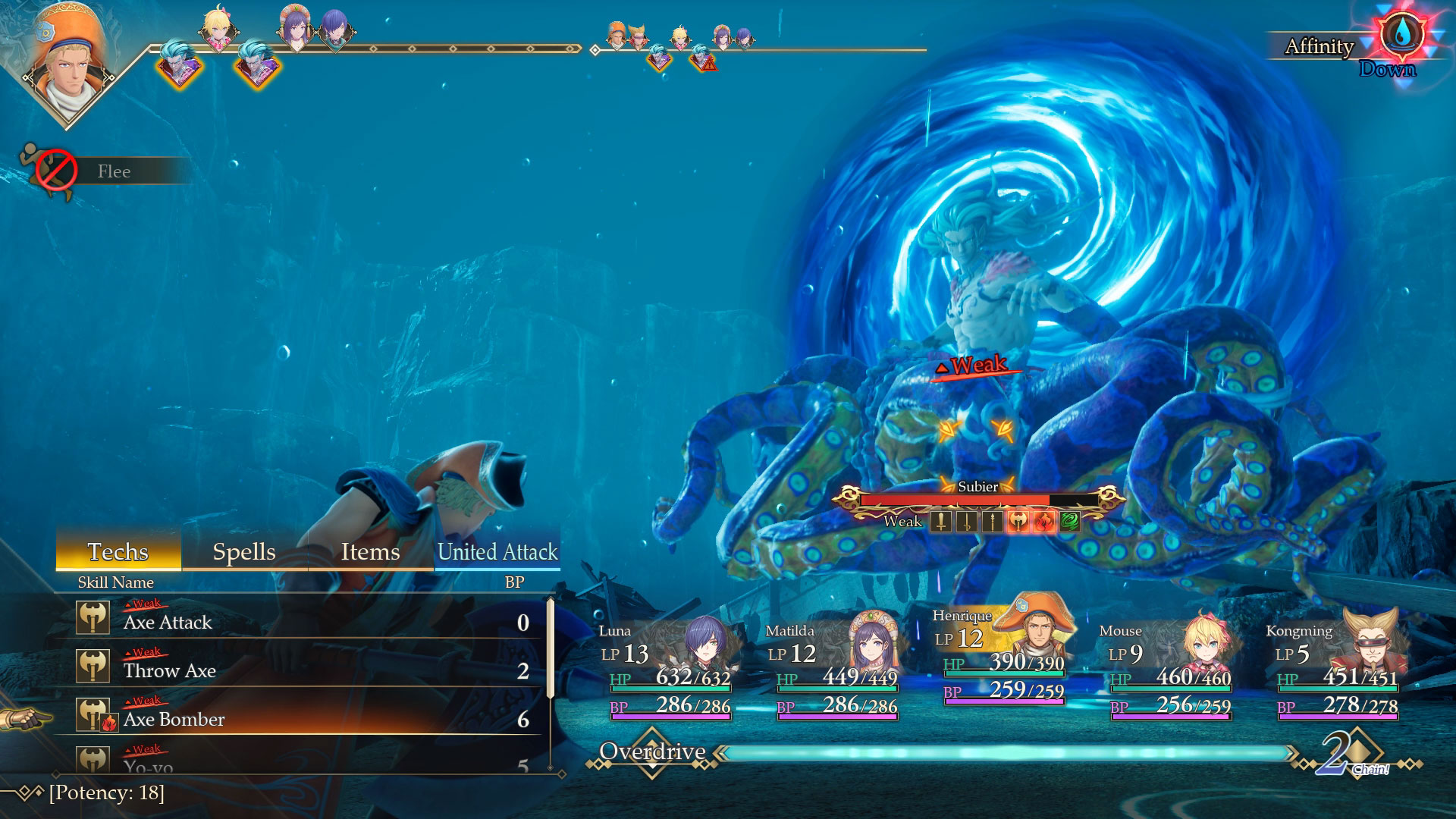Switch to the Techs tab

(118, 551)
